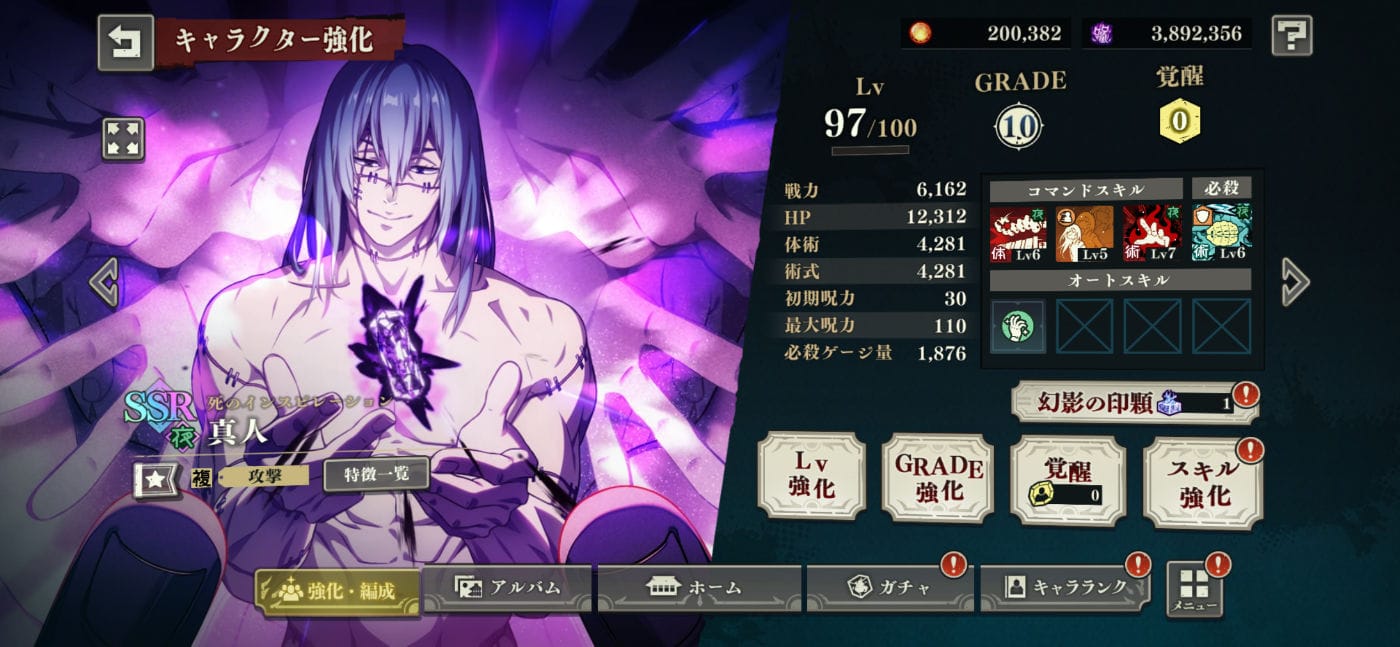Expand character art to fullscreen view

(123, 139)
